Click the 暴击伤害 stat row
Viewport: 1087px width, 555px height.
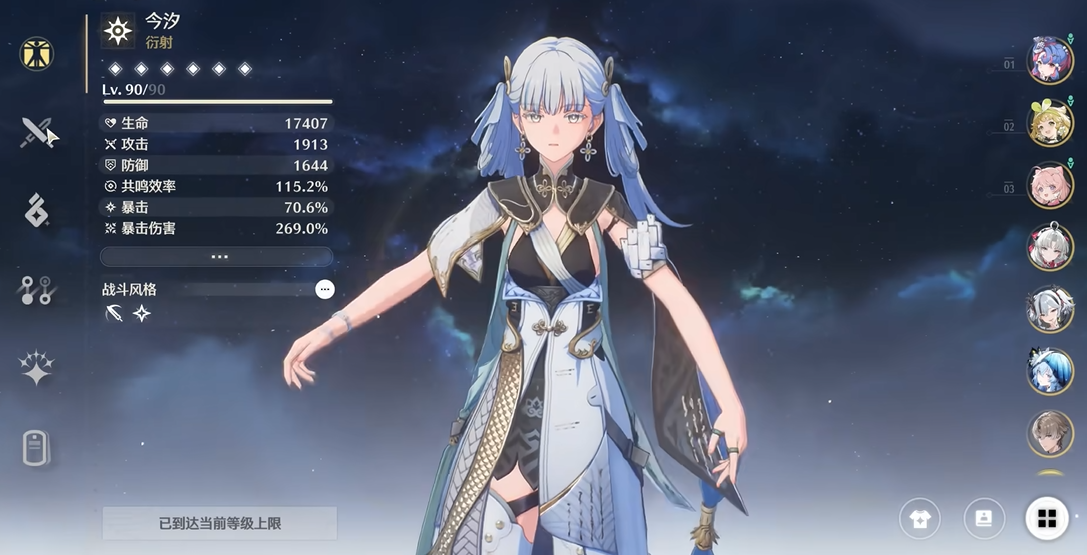pyautogui.click(x=216, y=228)
